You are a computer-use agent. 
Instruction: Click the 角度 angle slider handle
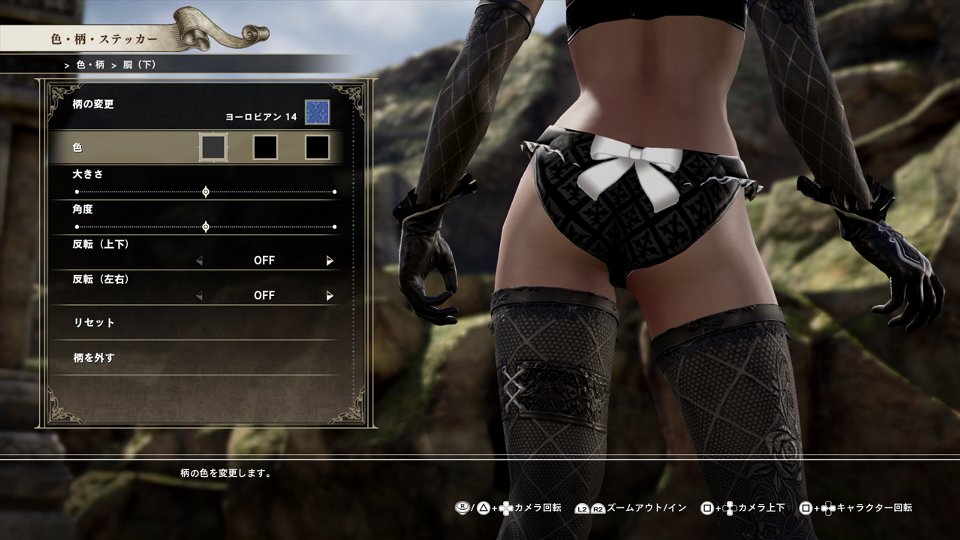click(206, 227)
